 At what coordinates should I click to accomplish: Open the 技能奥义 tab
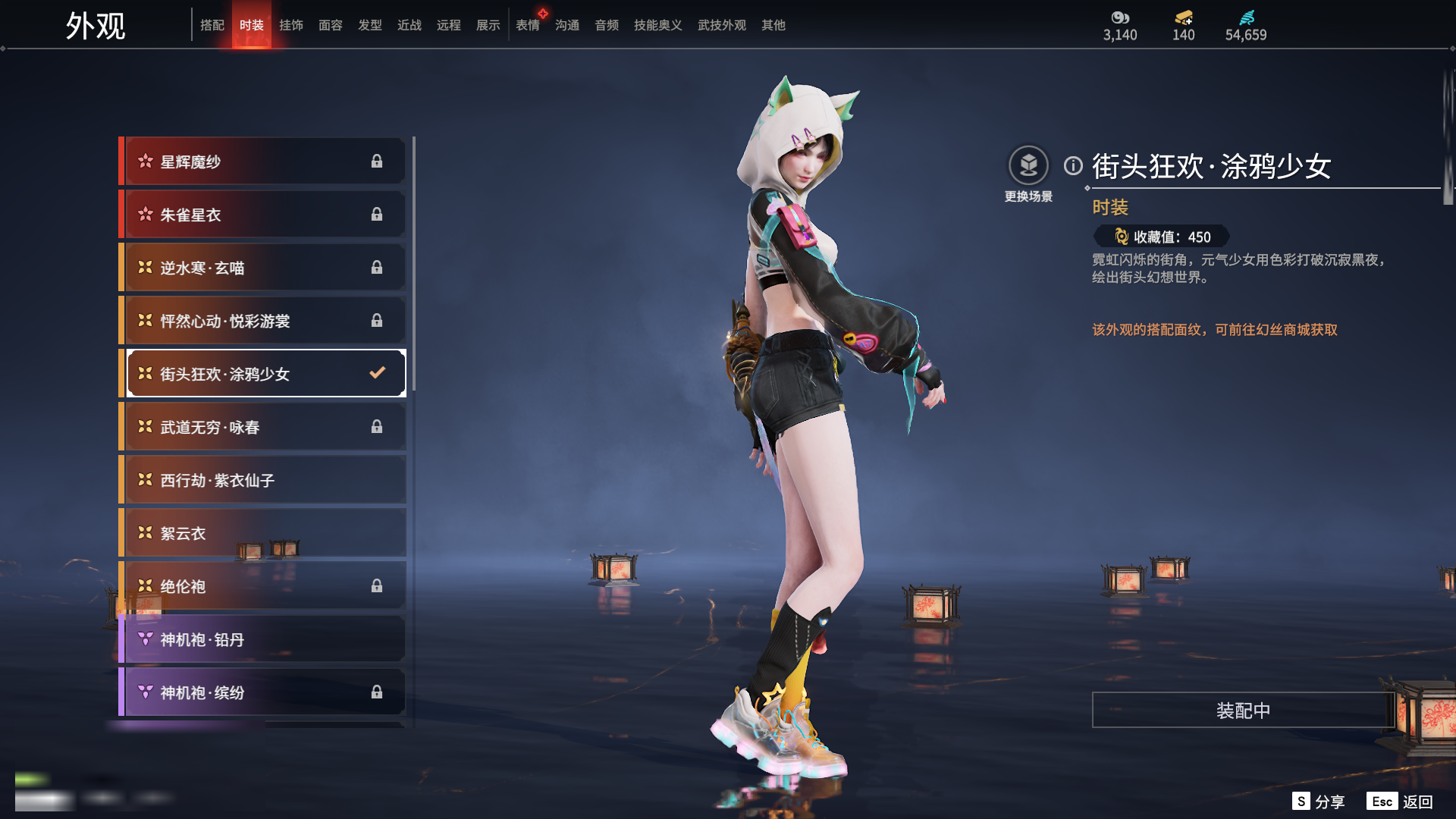(x=657, y=25)
